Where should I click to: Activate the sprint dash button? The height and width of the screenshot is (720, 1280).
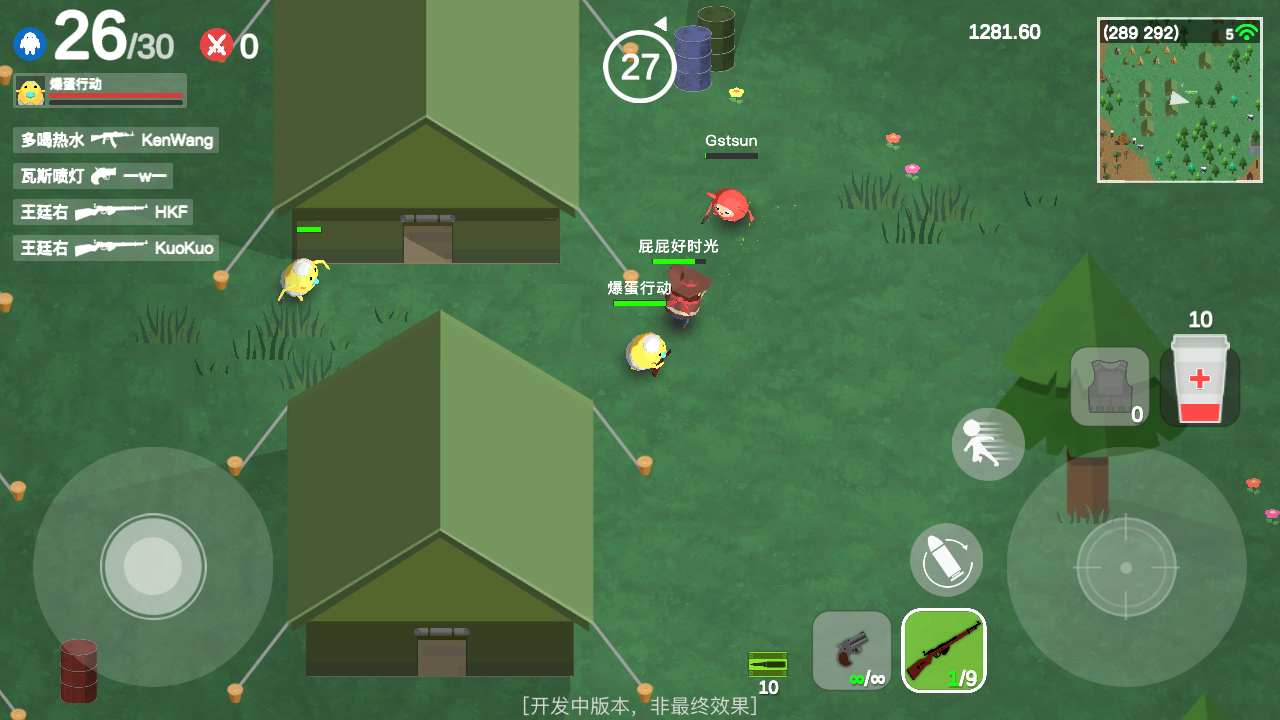pos(988,444)
